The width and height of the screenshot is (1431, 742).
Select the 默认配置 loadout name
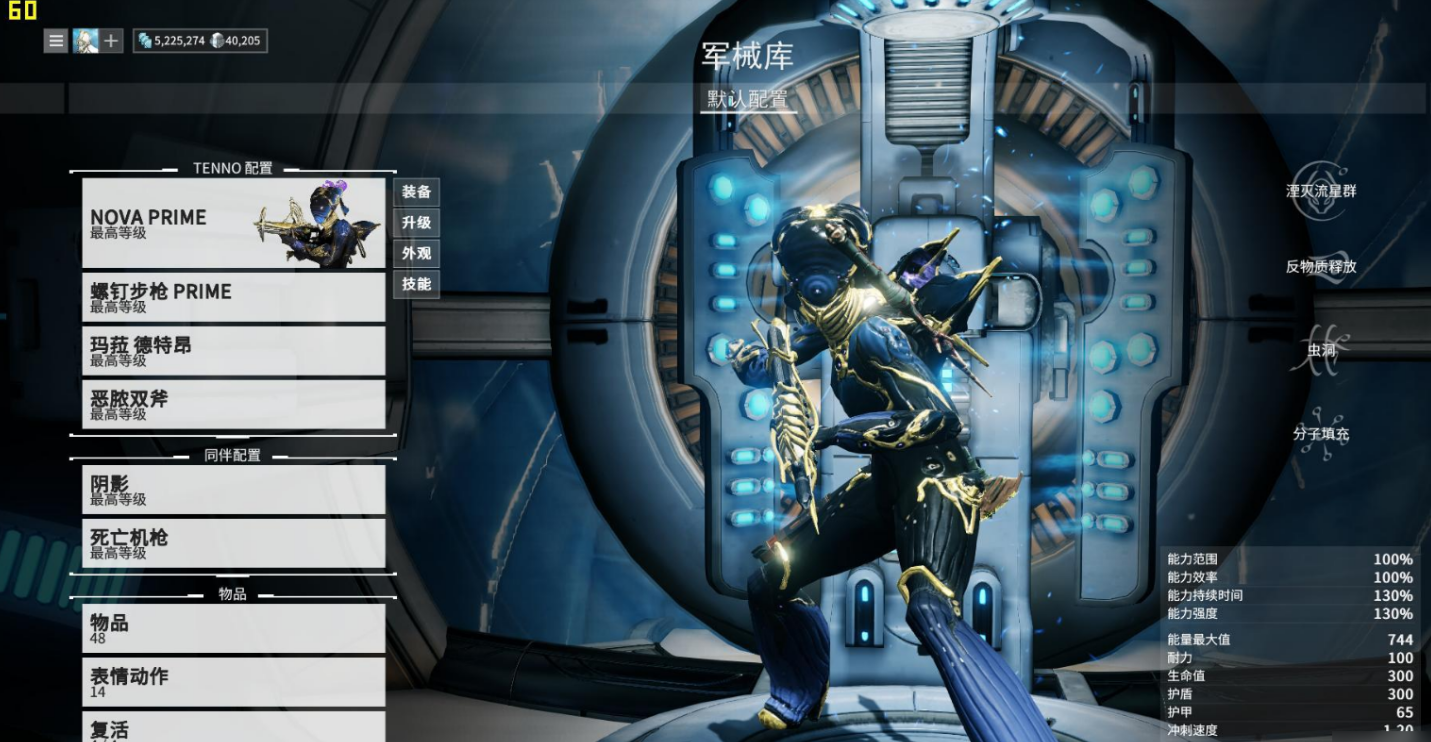748,99
